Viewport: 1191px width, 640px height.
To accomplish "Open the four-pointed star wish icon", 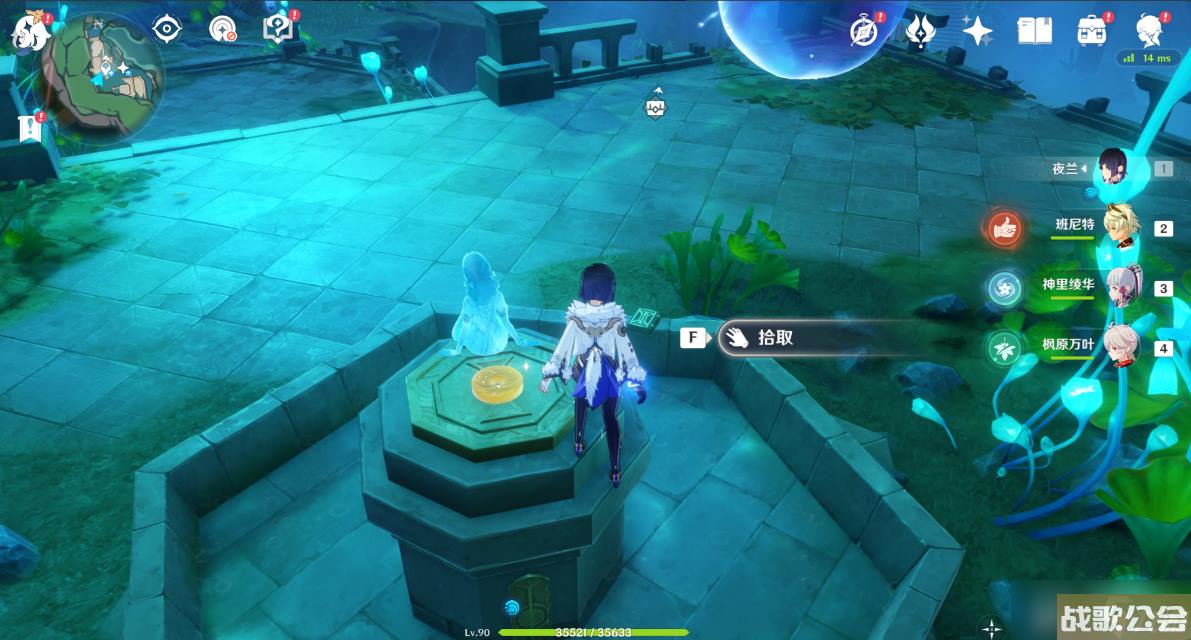I will 977,31.
